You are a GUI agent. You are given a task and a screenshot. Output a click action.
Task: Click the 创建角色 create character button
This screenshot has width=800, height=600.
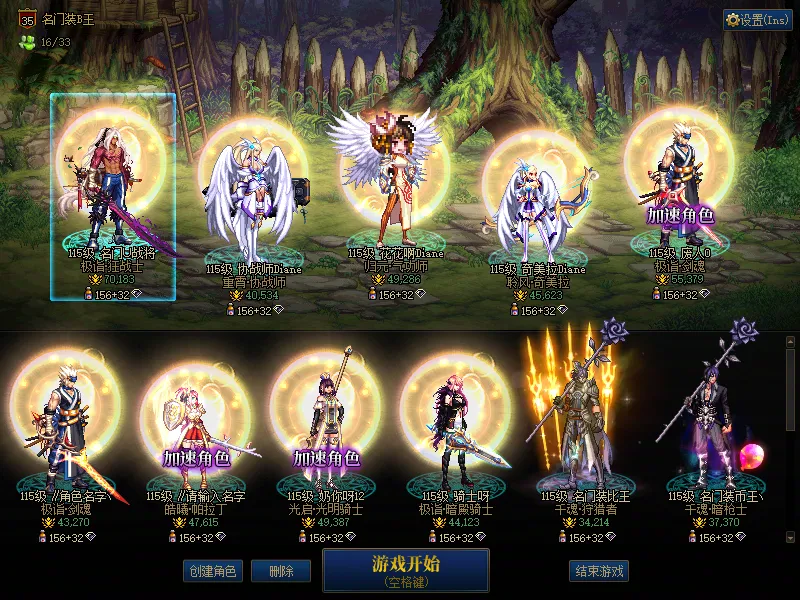tap(211, 571)
